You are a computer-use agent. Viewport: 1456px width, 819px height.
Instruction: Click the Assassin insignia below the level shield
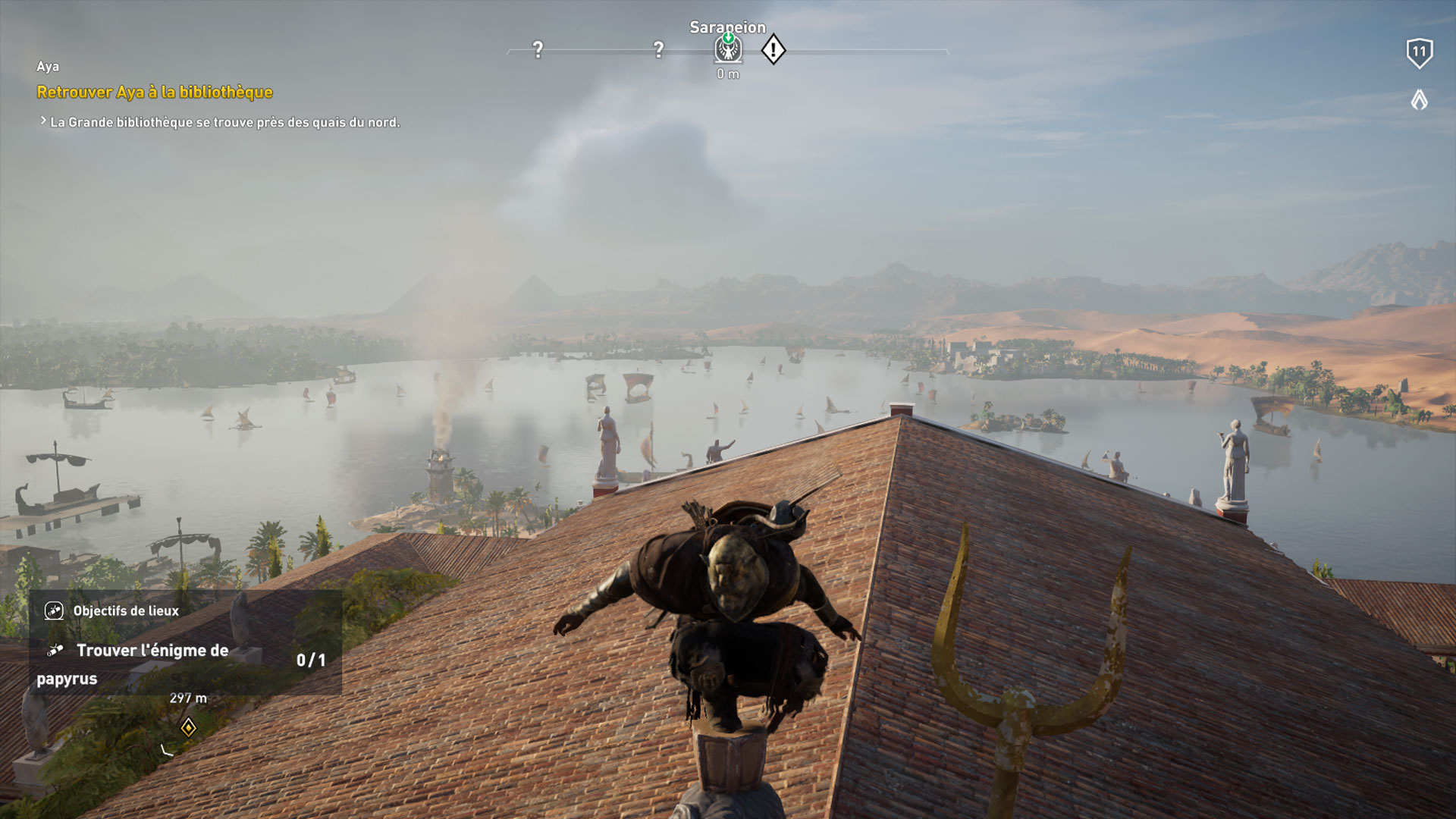1417,99
